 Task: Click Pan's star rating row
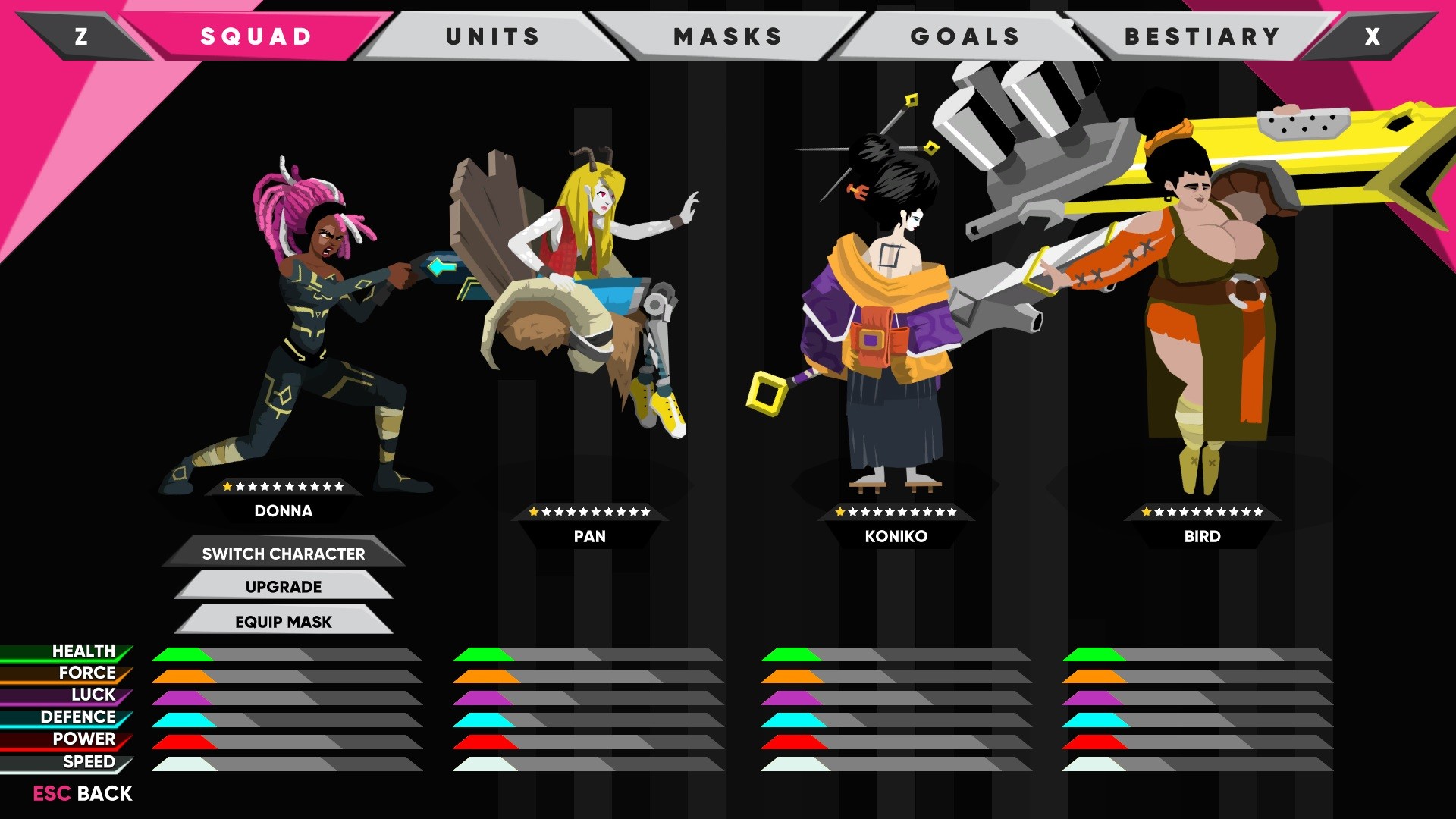pyautogui.click(x=591, y=512)
